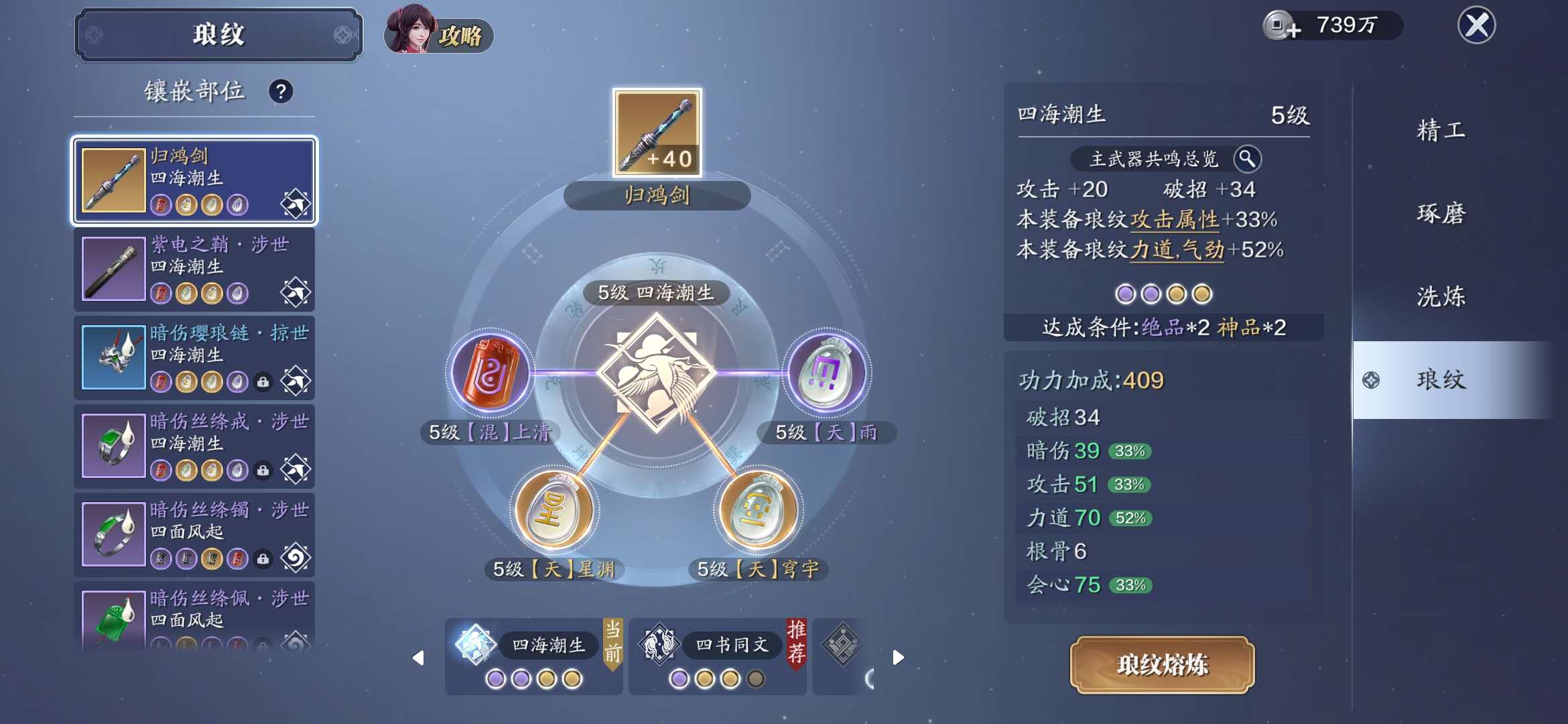Click the first purple dot under 四海潮生 set
The image size is (1568, 724).
(497, 678)
